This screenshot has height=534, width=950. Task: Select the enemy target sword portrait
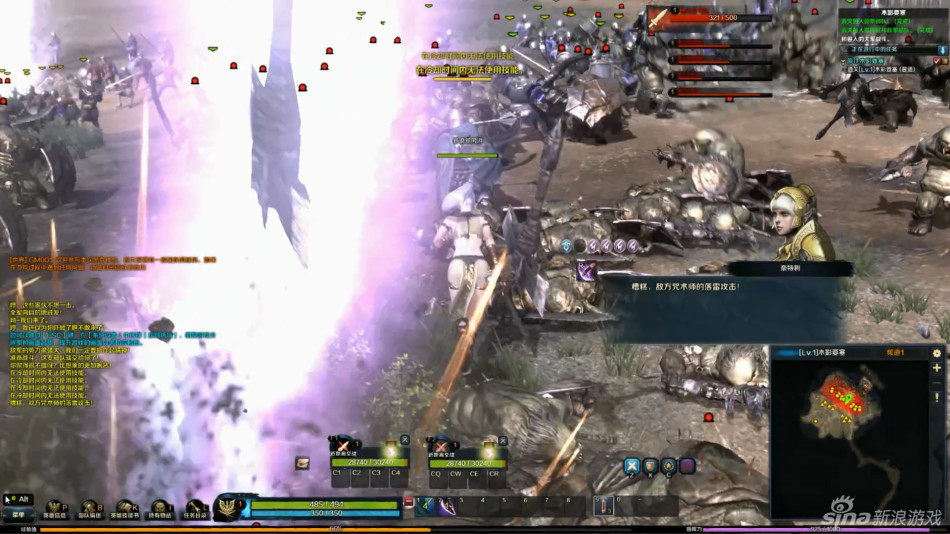(x=658, y=19)
